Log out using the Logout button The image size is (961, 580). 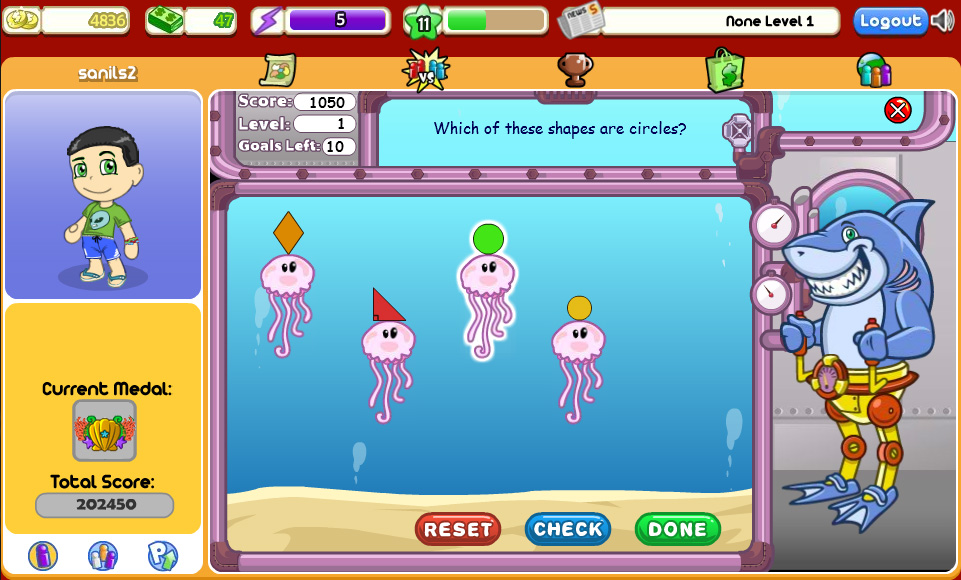click(890, 21)
